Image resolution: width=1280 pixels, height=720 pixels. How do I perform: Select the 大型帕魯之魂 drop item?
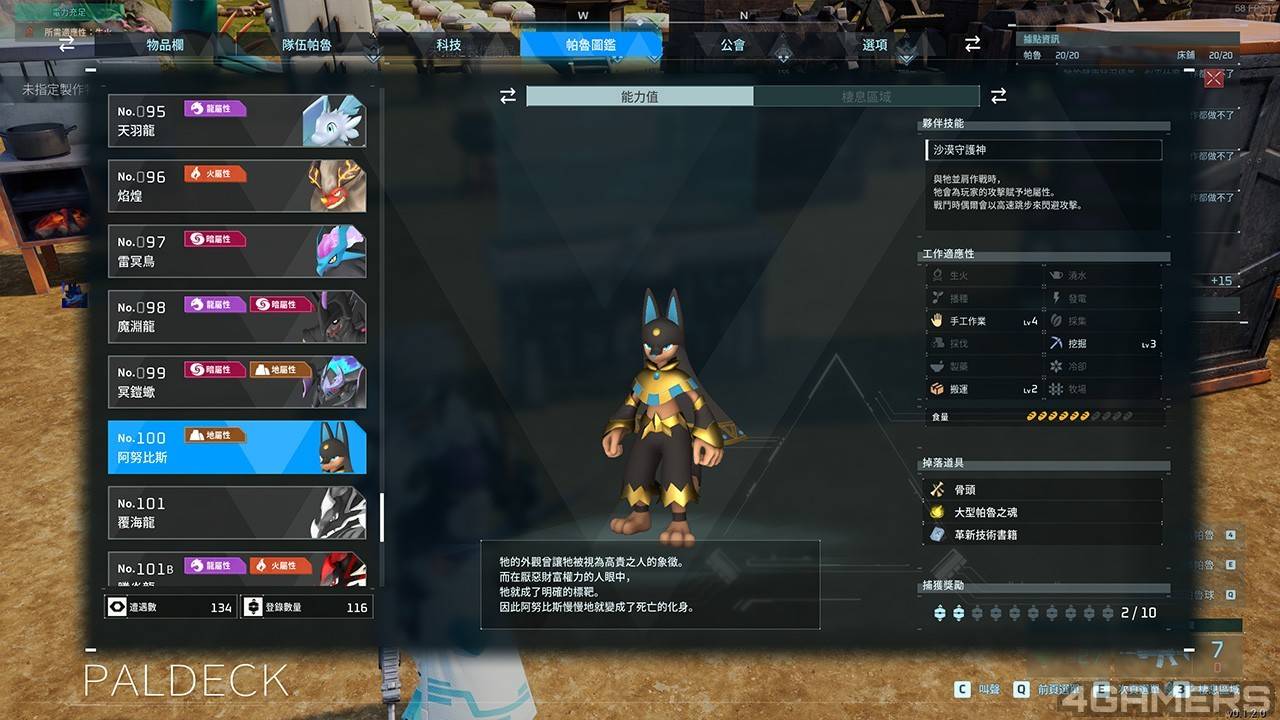click(1043, 512)
